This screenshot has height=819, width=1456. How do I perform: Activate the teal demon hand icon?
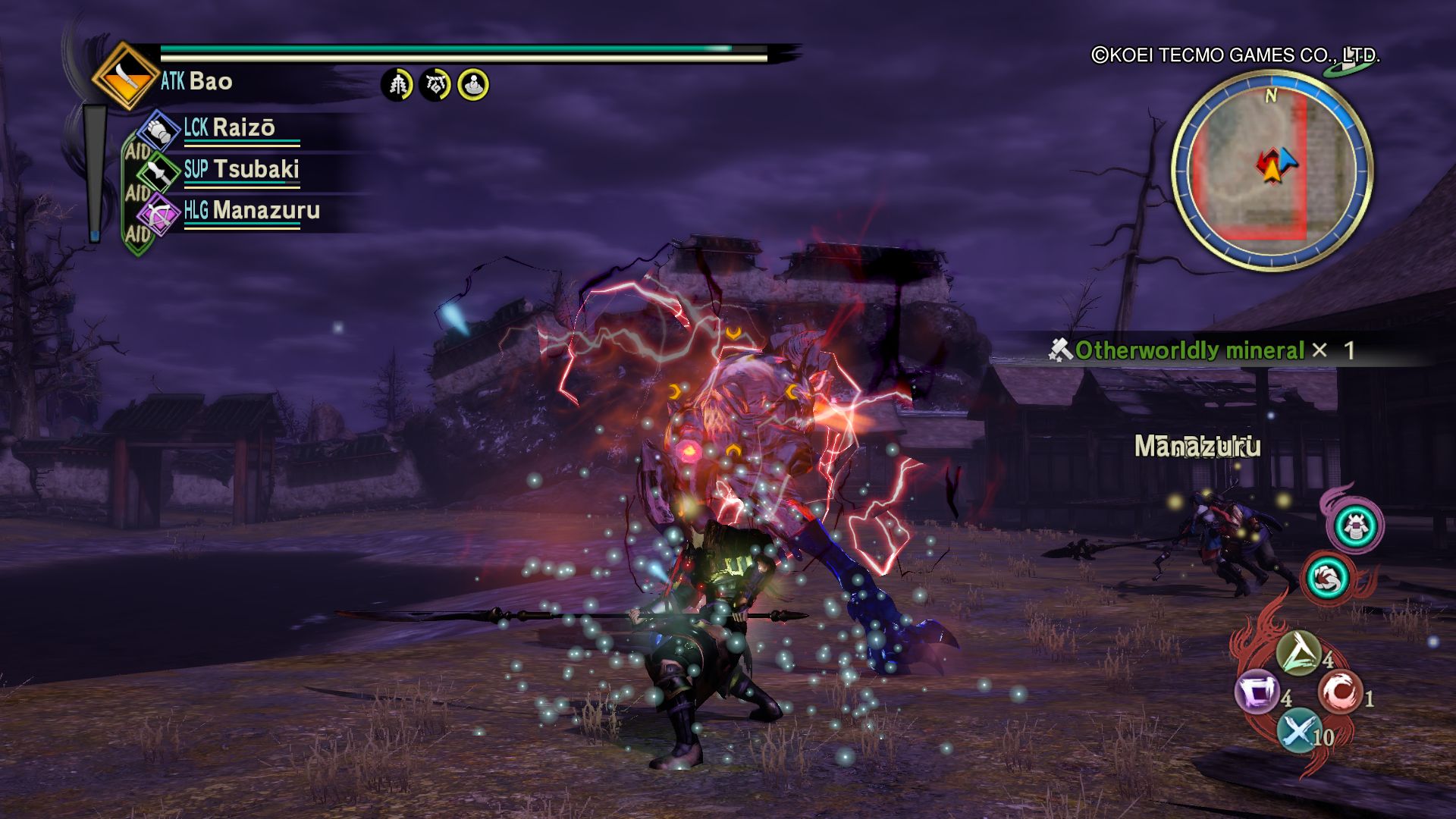point(1328,578)
